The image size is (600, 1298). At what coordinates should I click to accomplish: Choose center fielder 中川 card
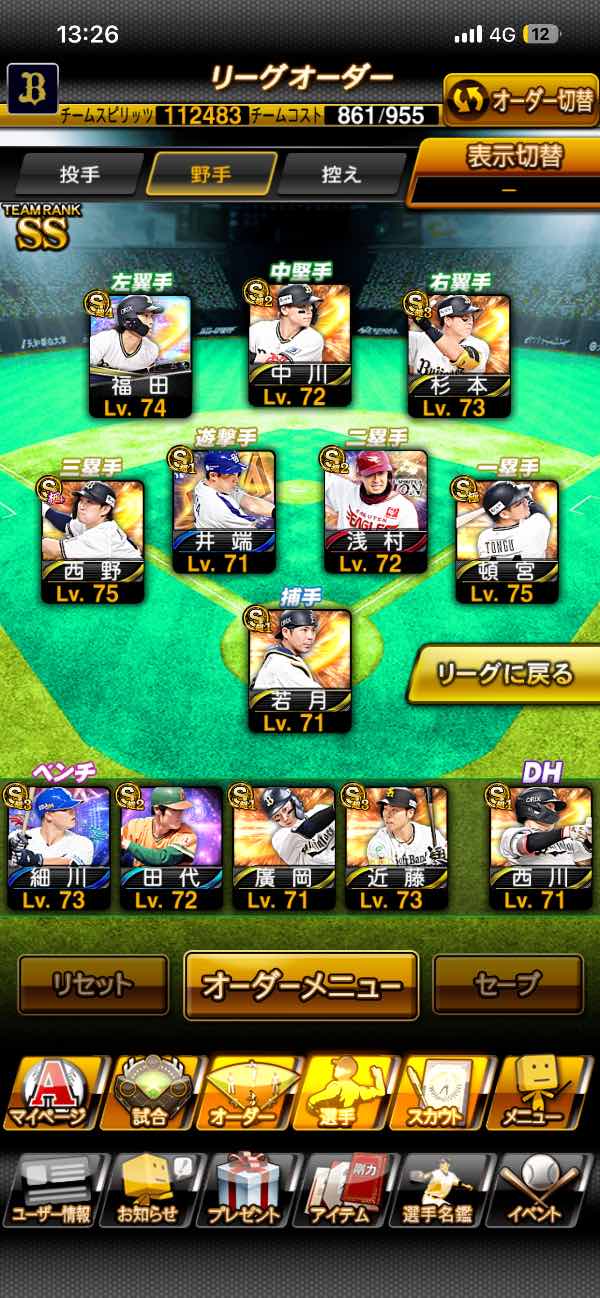click(300, 350)
